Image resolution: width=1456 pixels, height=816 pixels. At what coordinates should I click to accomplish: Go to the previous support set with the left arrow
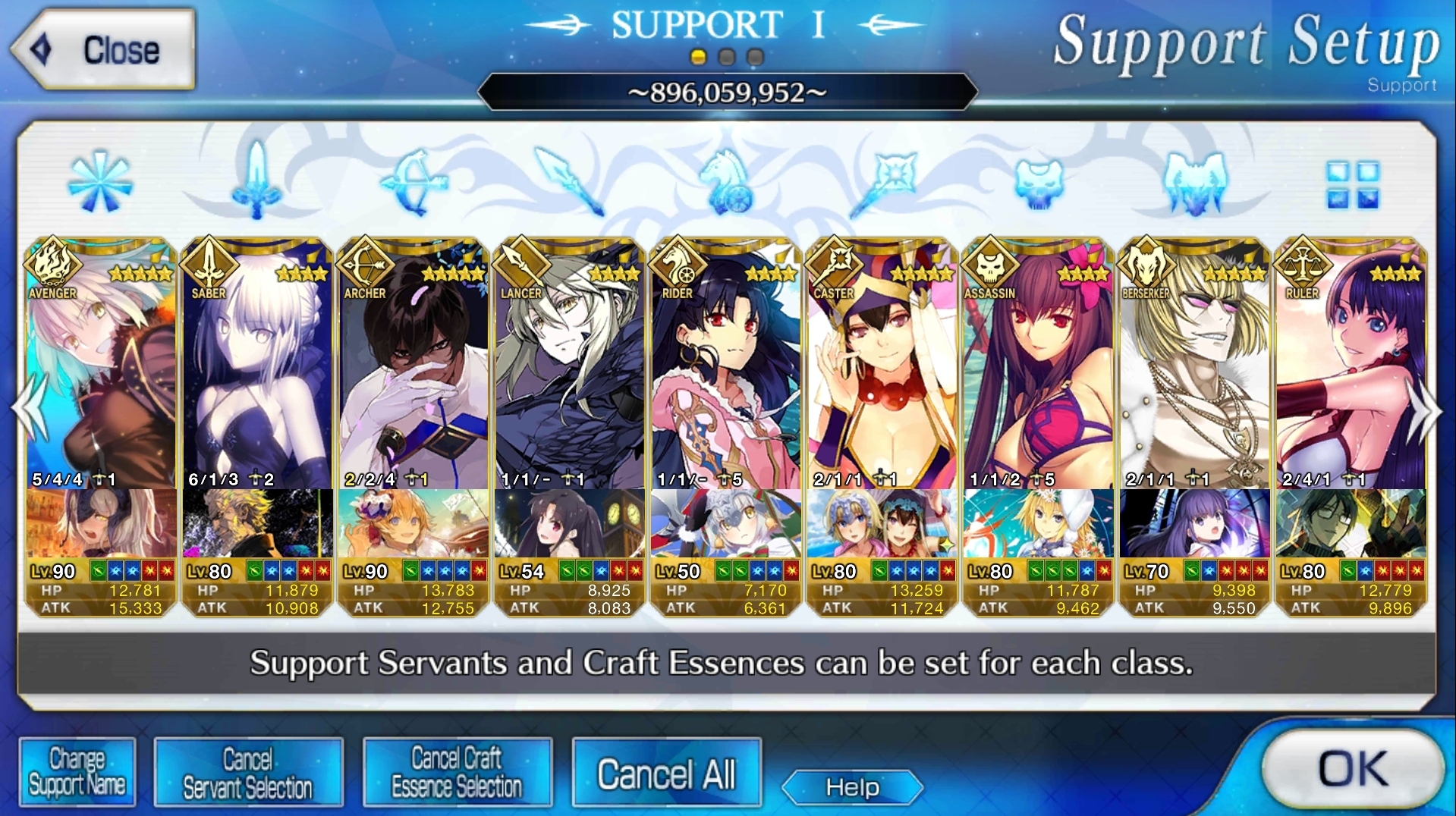coord(29,410)
